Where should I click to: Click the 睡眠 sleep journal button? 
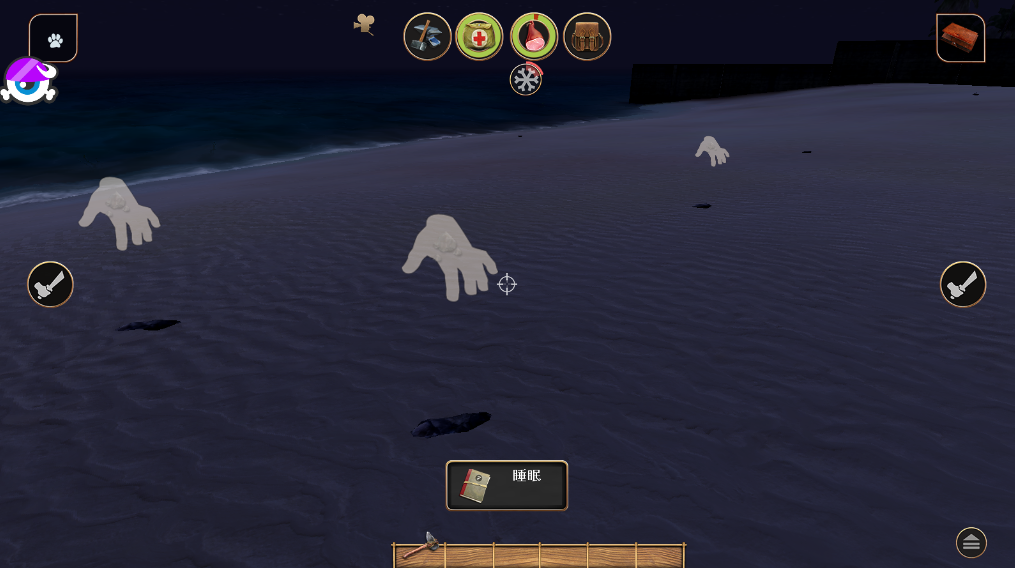click(507, 485)
